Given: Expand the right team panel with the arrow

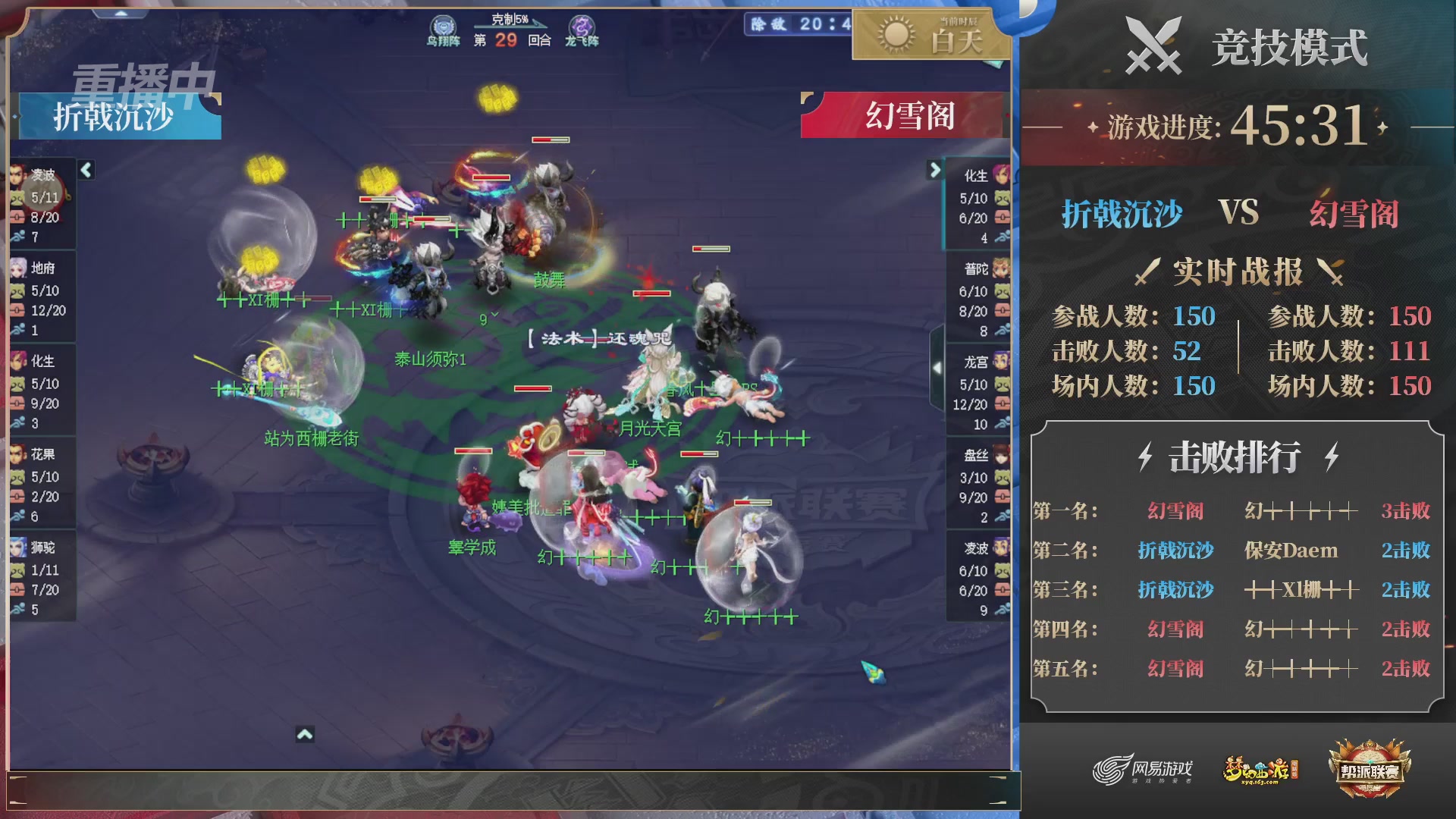Looking at the screenshot, I should 934,171.
